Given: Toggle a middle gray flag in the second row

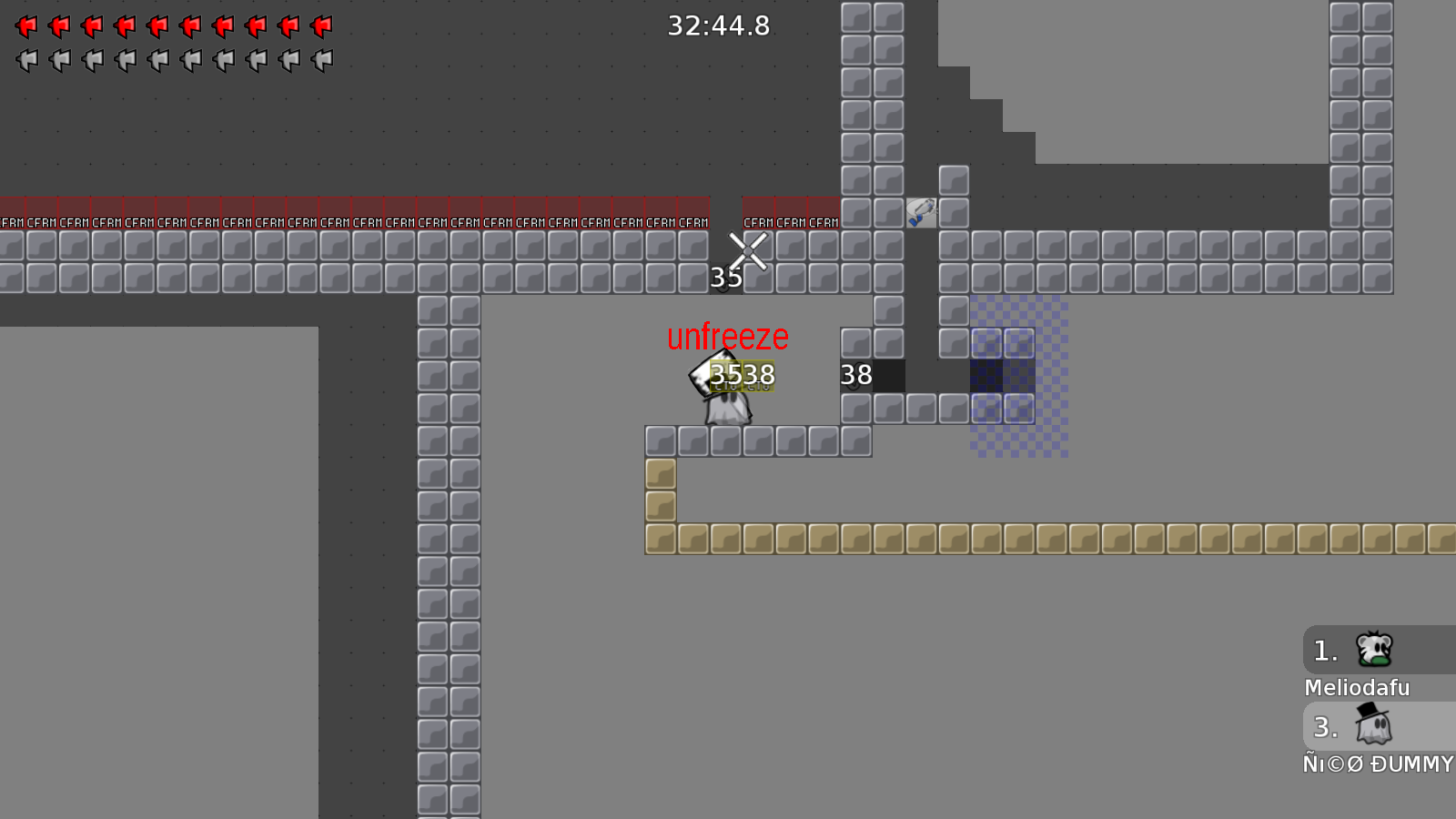Looking at the screenshot, I should coord(159,59).
